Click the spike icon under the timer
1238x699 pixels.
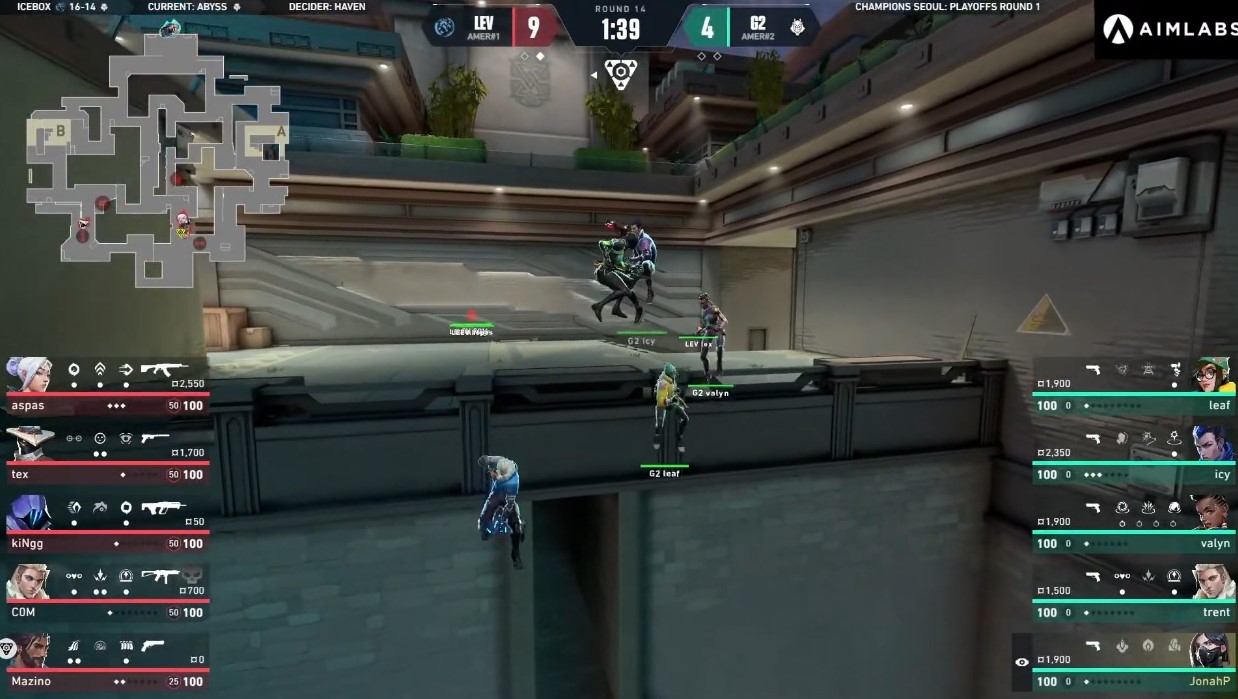(619, 74)
